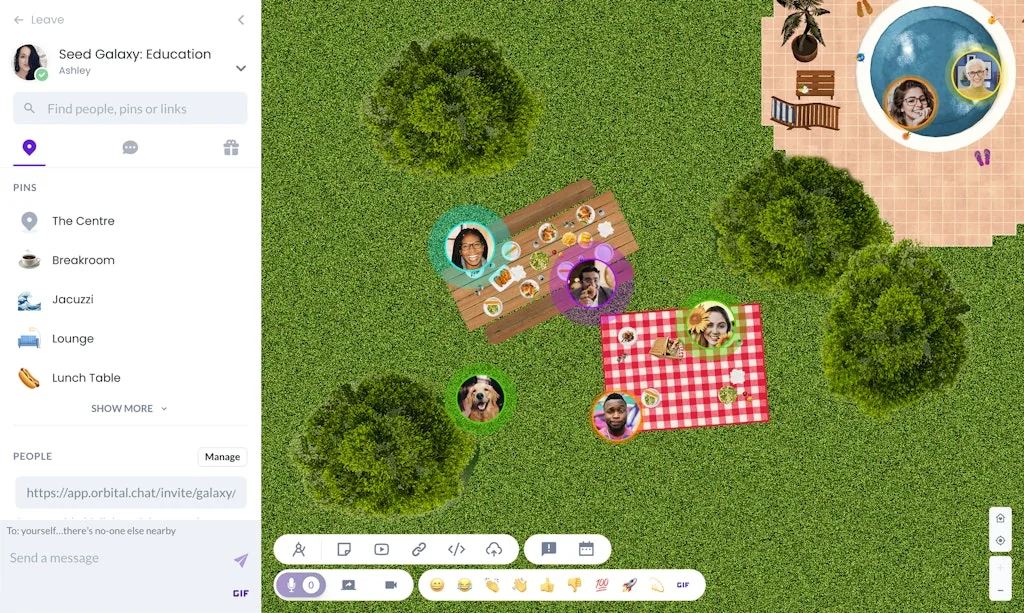The height and width of the screenshot is (613, 1024).
Task: Select the Jacuzzi pin
Action: pyautogui.click(x=72, y=299)
